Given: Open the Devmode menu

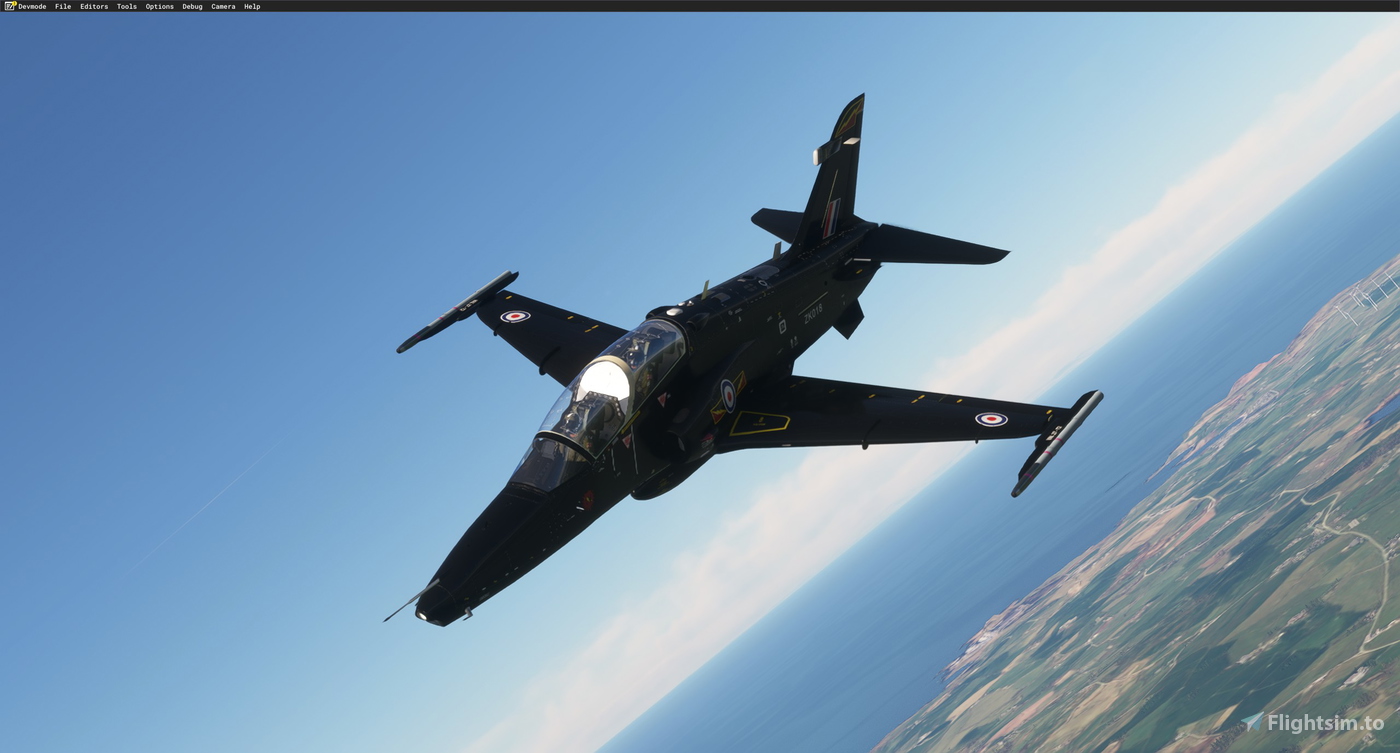Looking at the screenshot, I should (30, 6).
